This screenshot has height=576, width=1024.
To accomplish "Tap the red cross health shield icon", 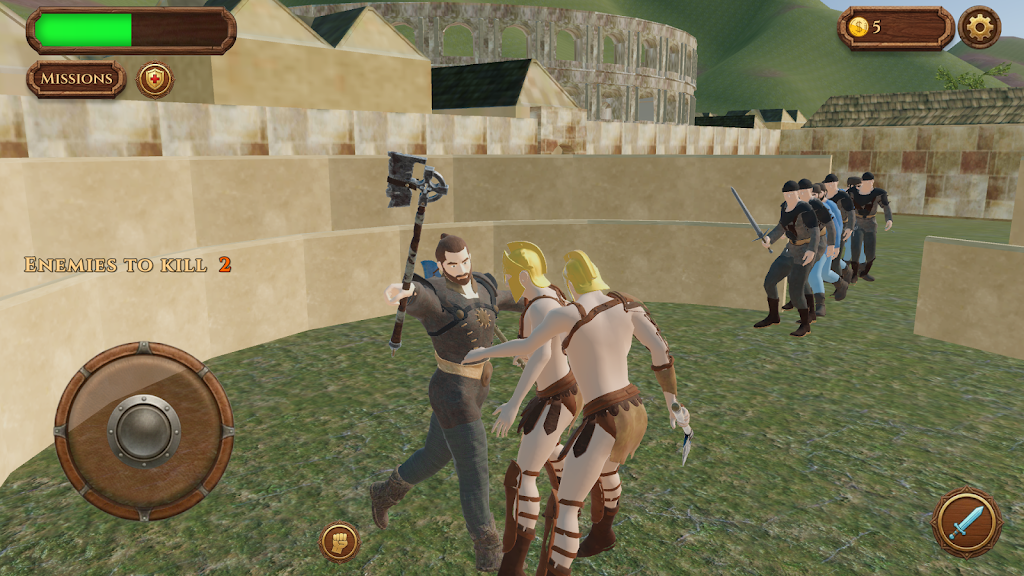I will (155, 80).
